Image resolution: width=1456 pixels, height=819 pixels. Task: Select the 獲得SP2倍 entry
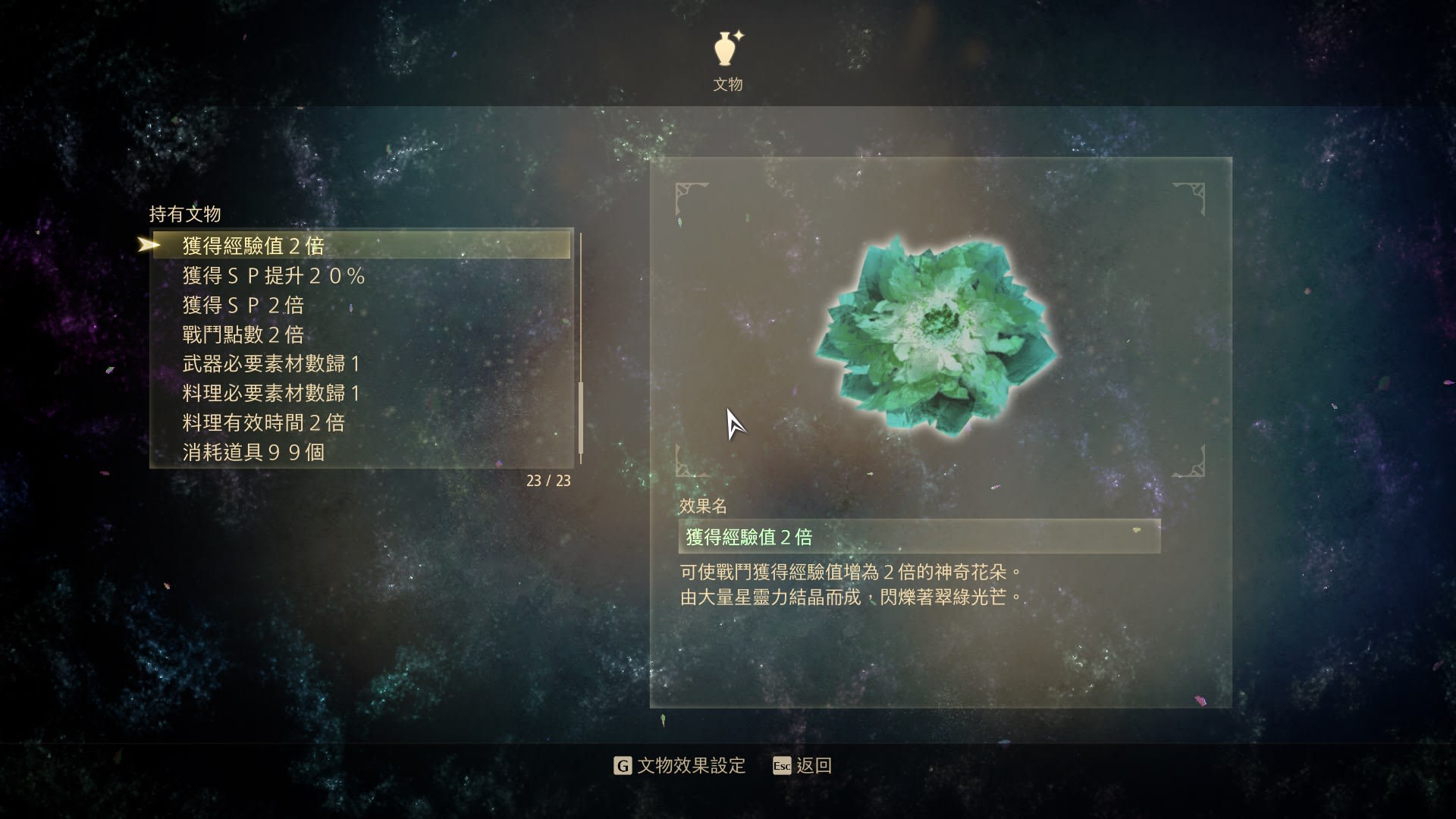click(x=243, y=305)
